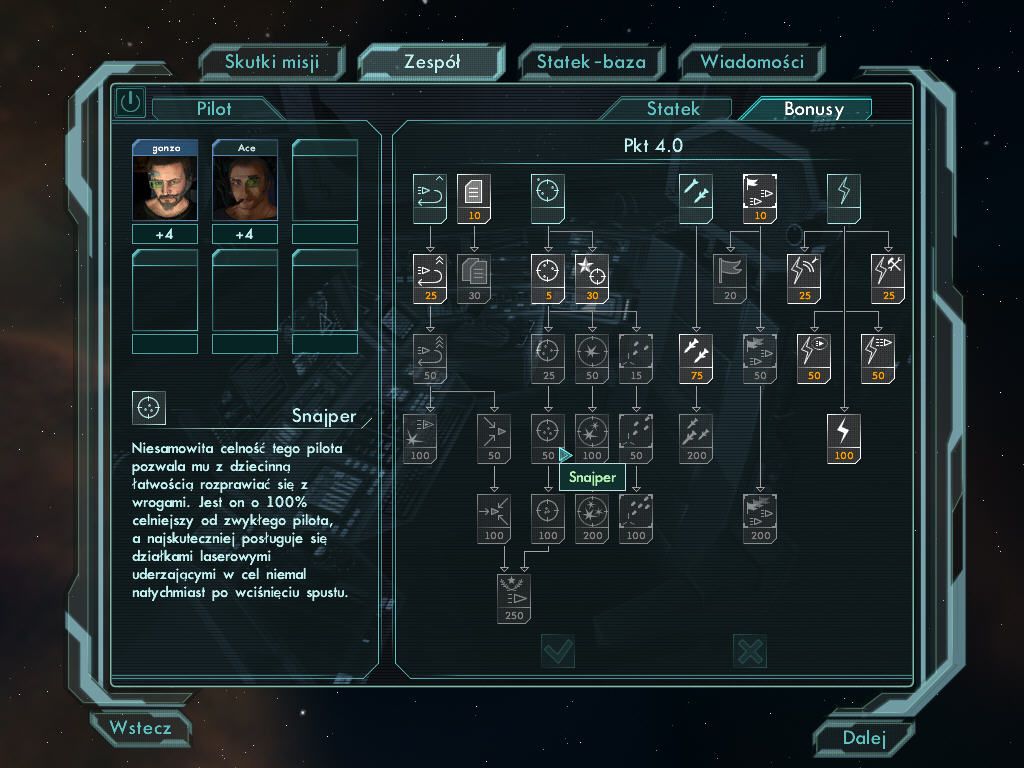Viewport: 1024px width, 768px height.
Task: Continue with the Dalej button
Action: pos(864,738)
